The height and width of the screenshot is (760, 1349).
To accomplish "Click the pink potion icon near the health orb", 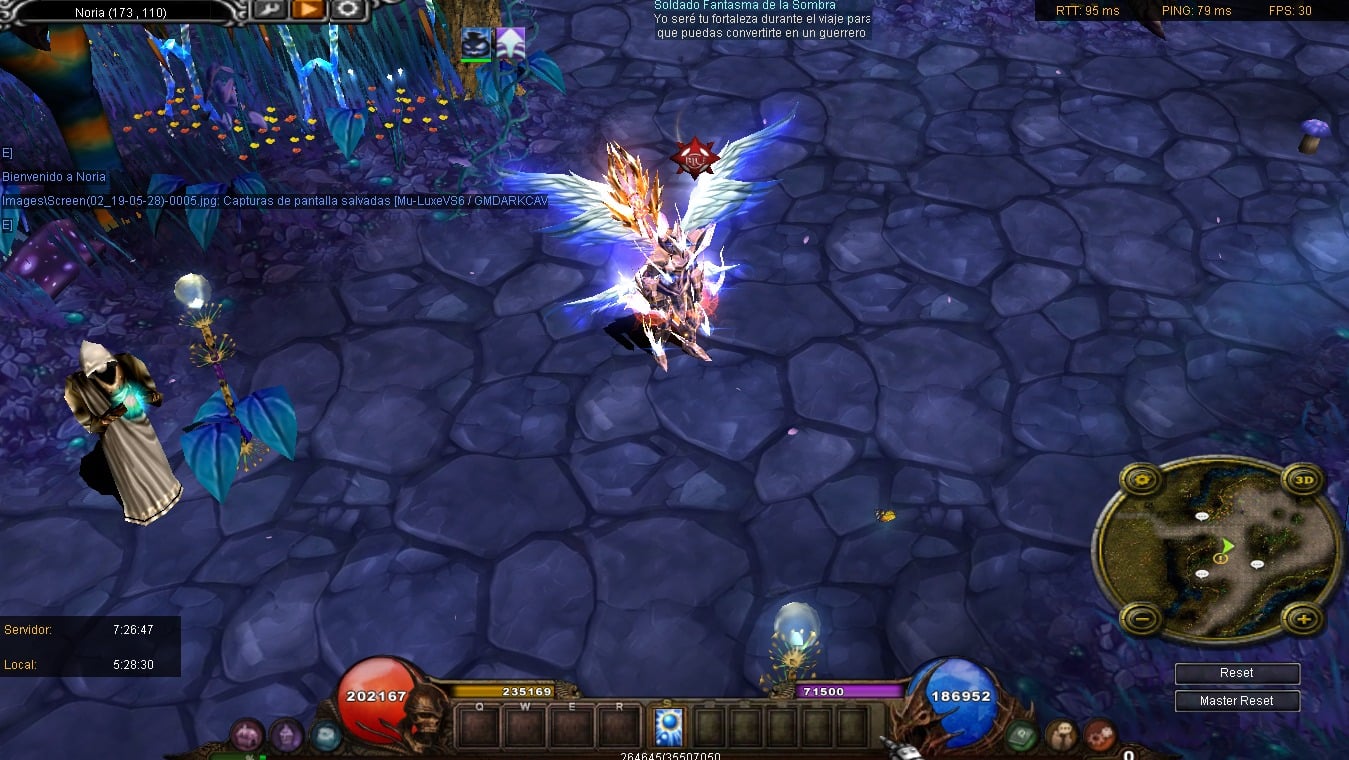I will (x=247, y=737).
